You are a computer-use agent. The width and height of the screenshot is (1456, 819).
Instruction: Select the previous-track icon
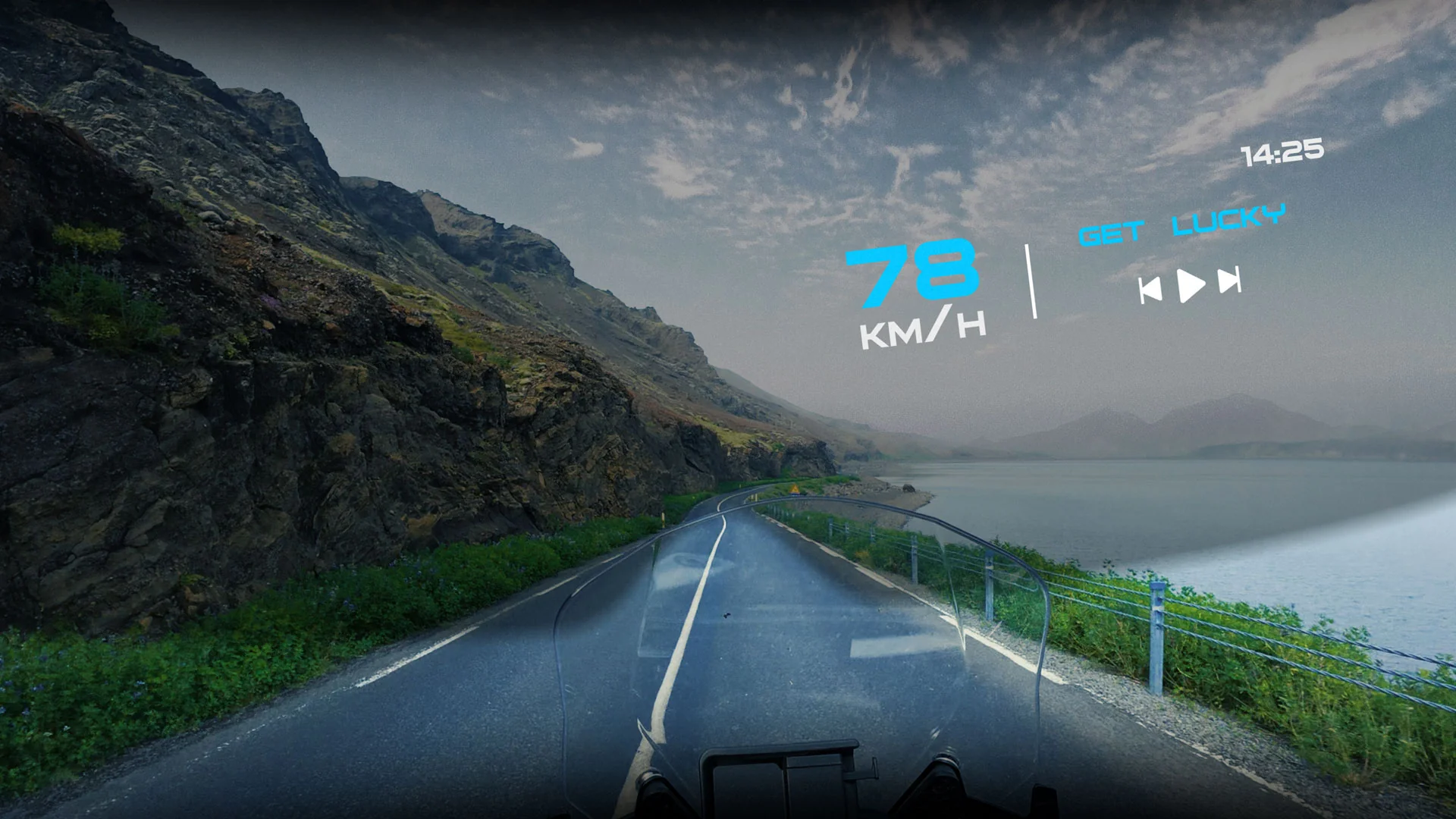1151,288
